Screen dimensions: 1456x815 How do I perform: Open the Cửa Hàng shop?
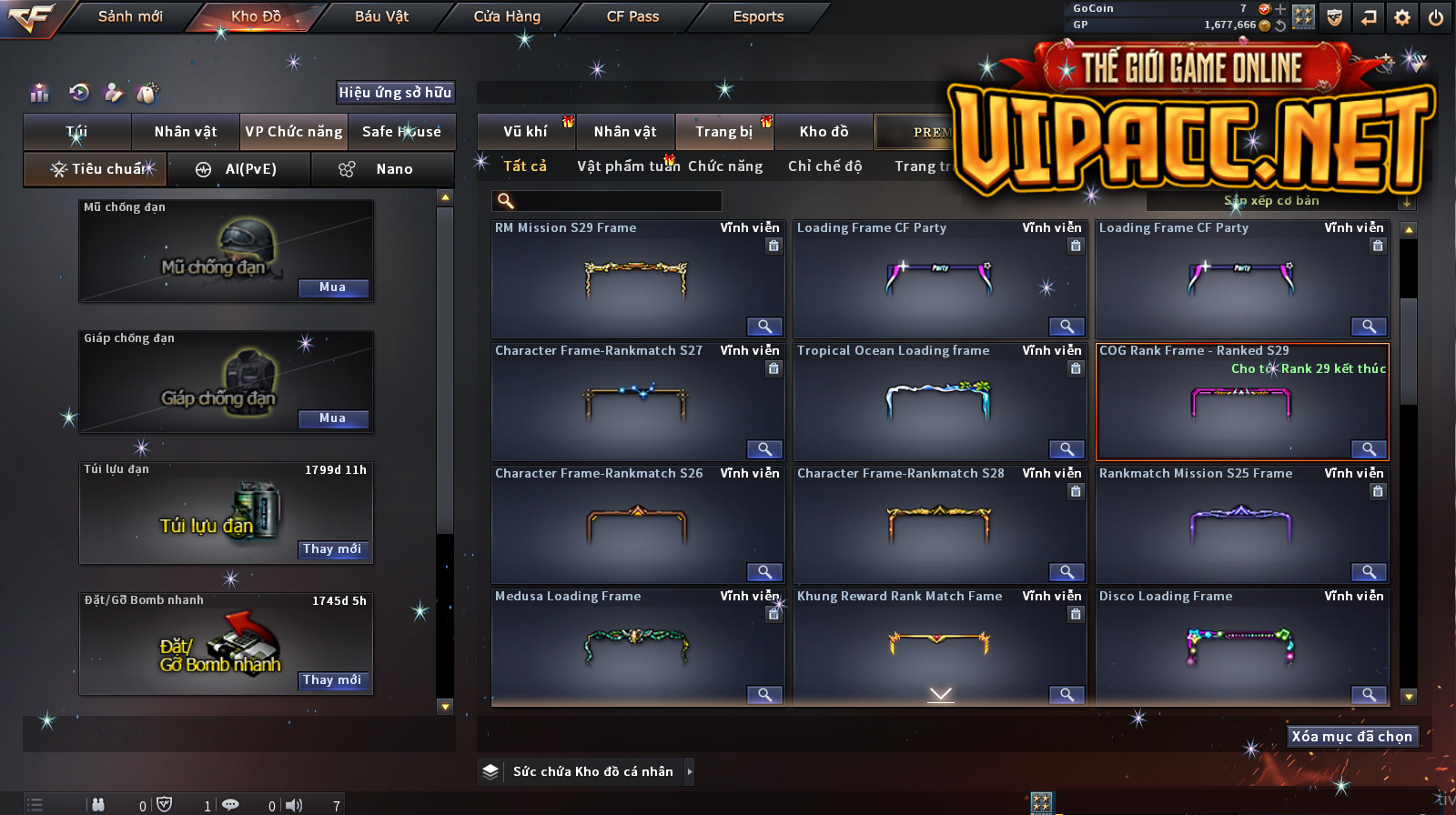click(507, 16)
